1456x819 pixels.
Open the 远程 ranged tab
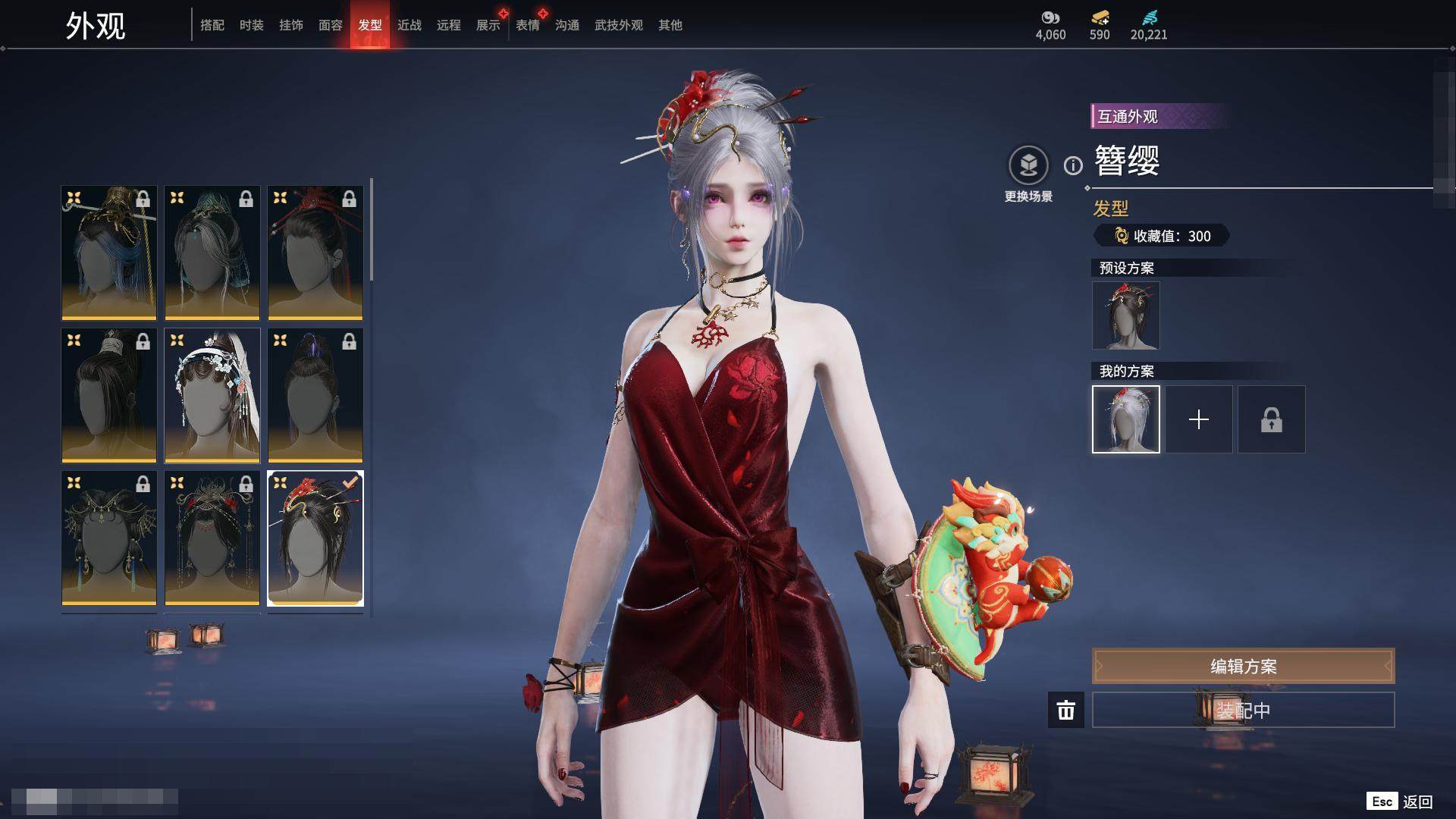point(448,25)
